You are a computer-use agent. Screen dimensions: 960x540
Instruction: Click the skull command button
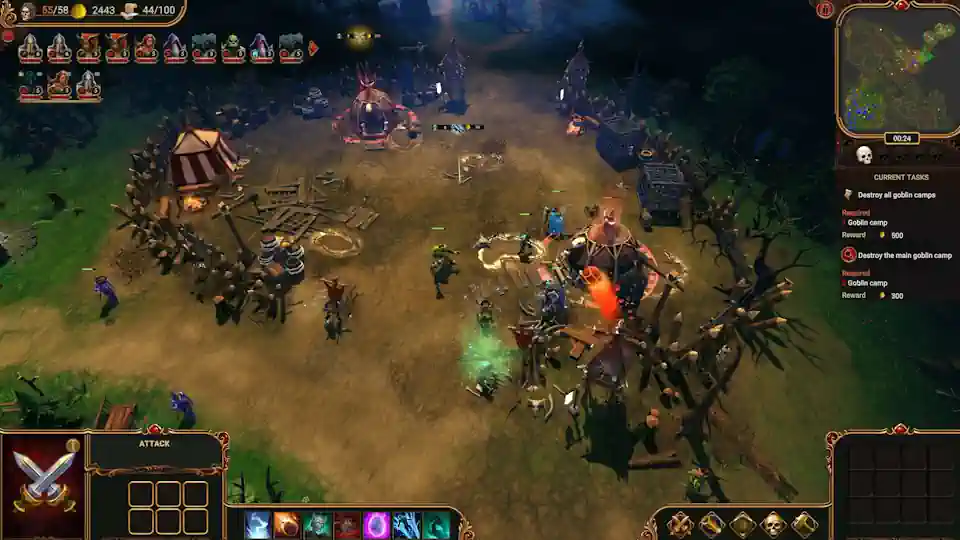pyautogui.click(x=773, y=523)
